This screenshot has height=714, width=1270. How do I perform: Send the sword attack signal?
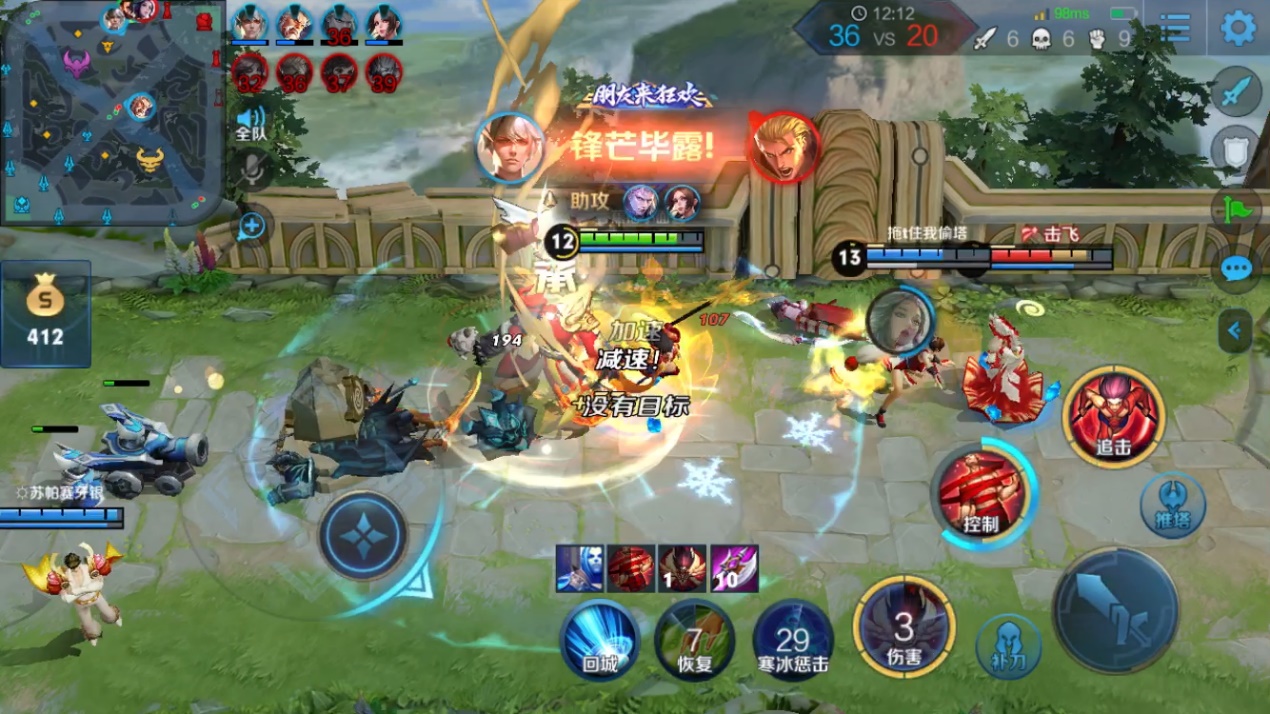point(1237,92)
